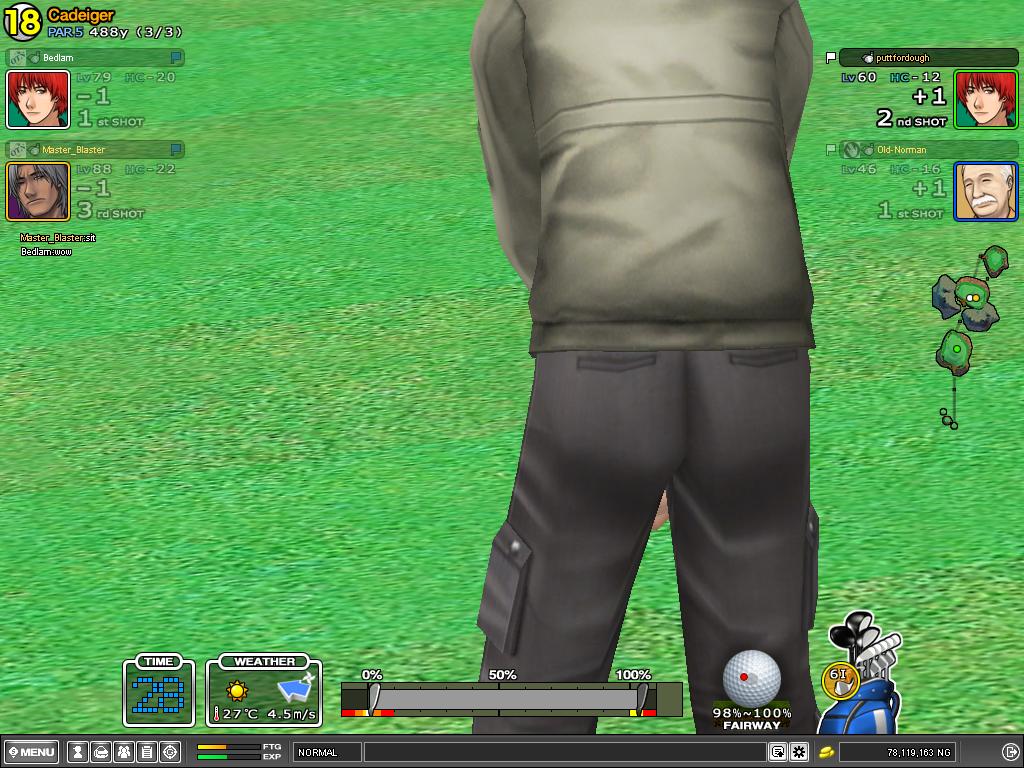This screenshot has width=1024, height=768.
Task: Open the NORMAL chat mode selector
Action: [x=327, y=752]
